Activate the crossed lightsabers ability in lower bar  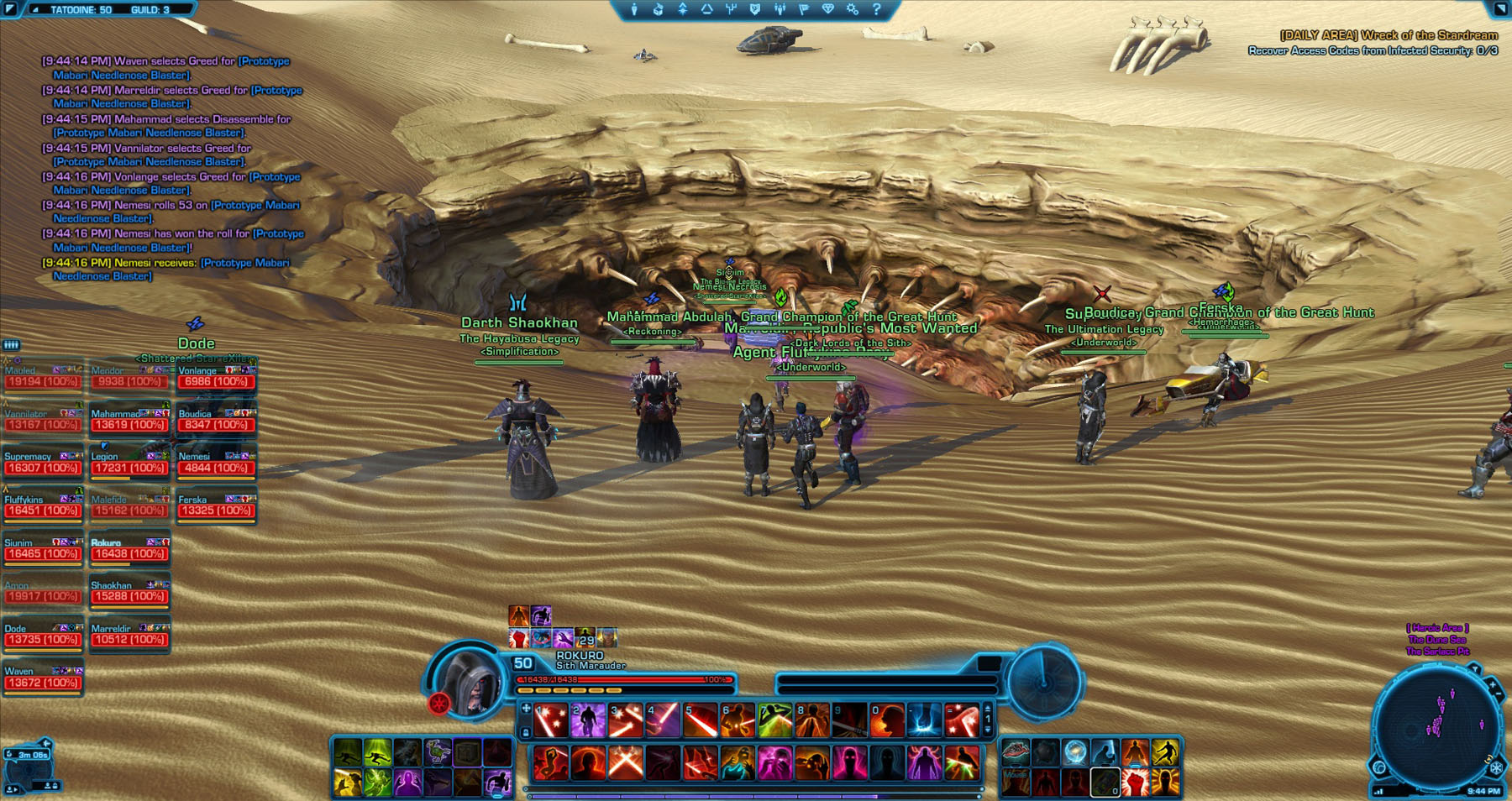click(x=625, y=763)
